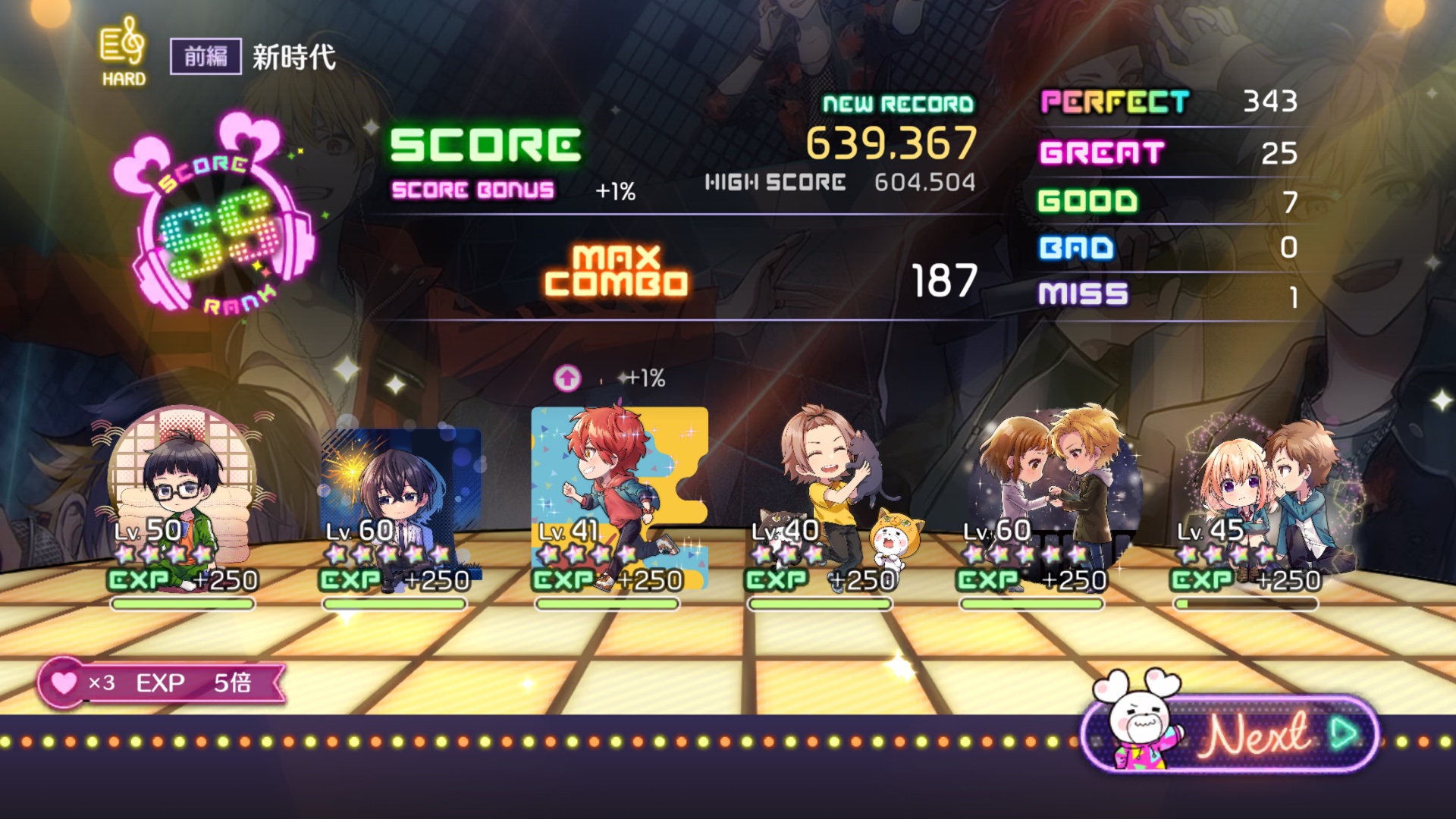1456x819 pixels.
Task: Select the Lv. 50 glasses character card
Action: pyautogui.click(x=182, y=493)
